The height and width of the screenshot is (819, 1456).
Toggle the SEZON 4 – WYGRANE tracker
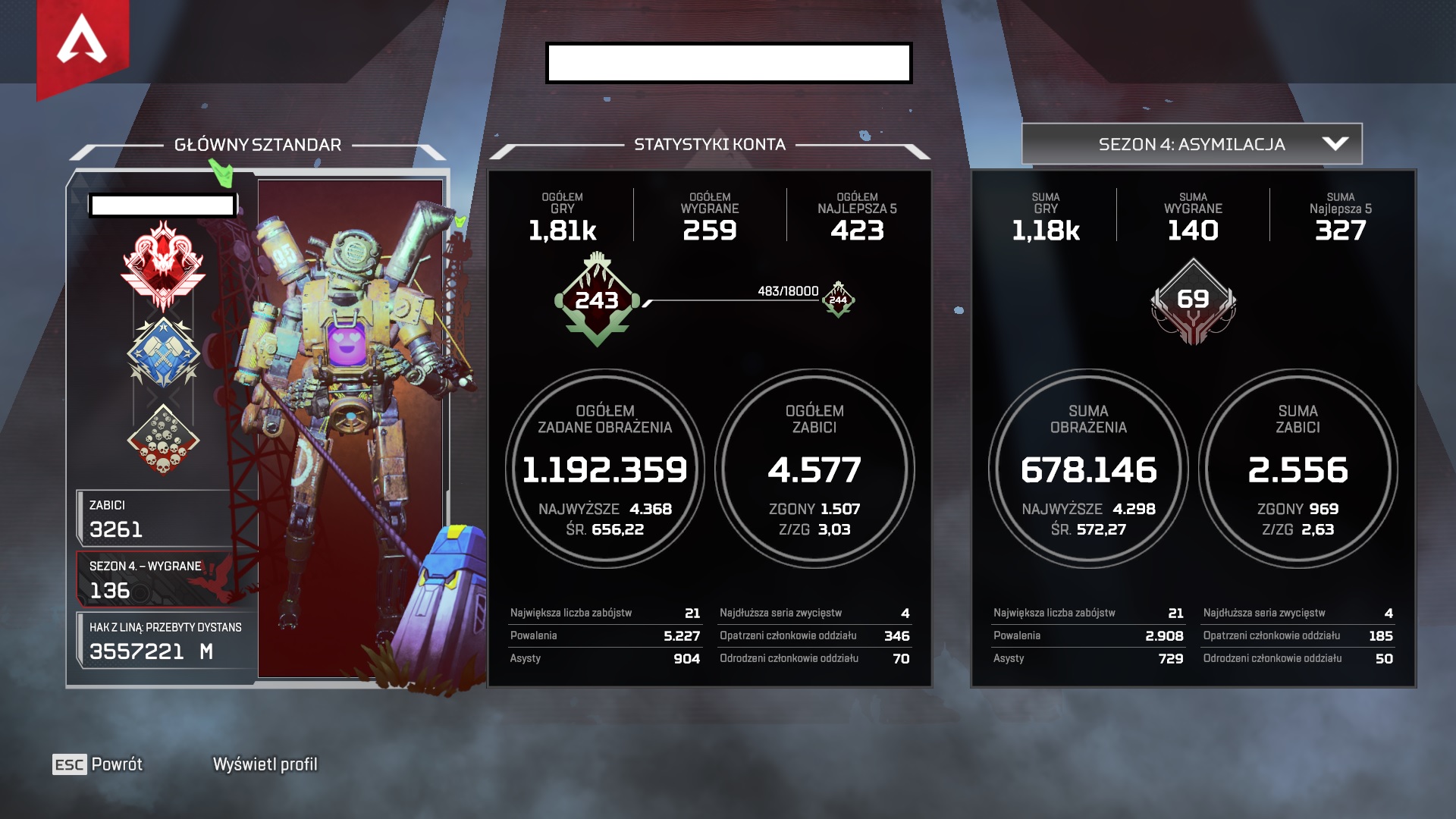167,578
